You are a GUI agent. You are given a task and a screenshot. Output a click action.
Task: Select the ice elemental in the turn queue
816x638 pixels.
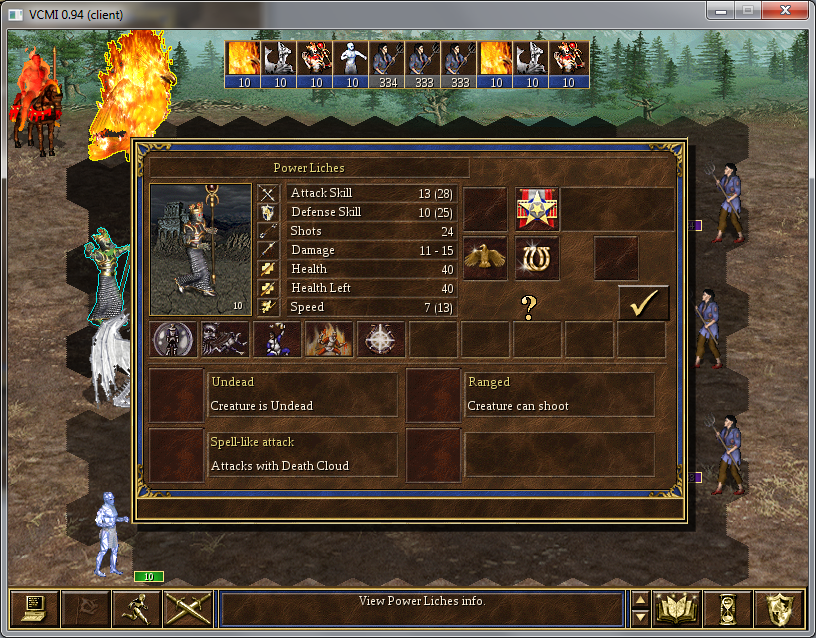coord(352,63)
